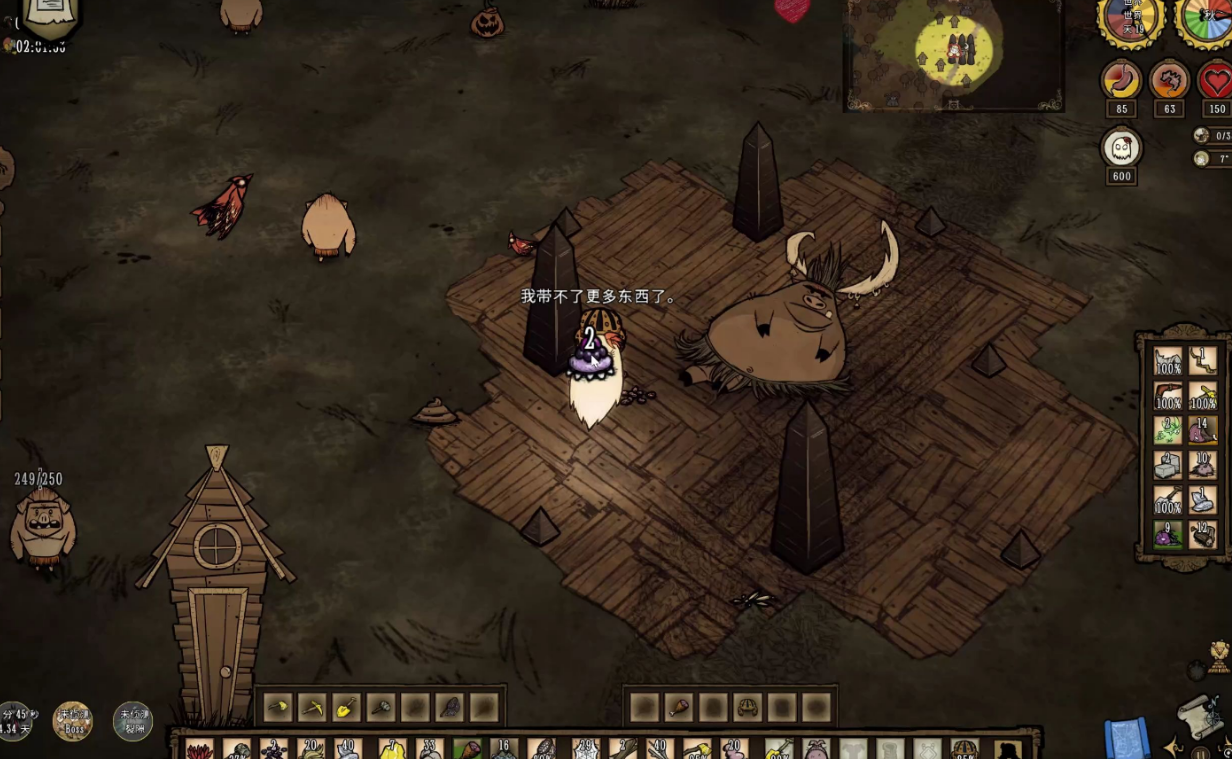Click the Boss tracker badge

click(x=72, y=720)
